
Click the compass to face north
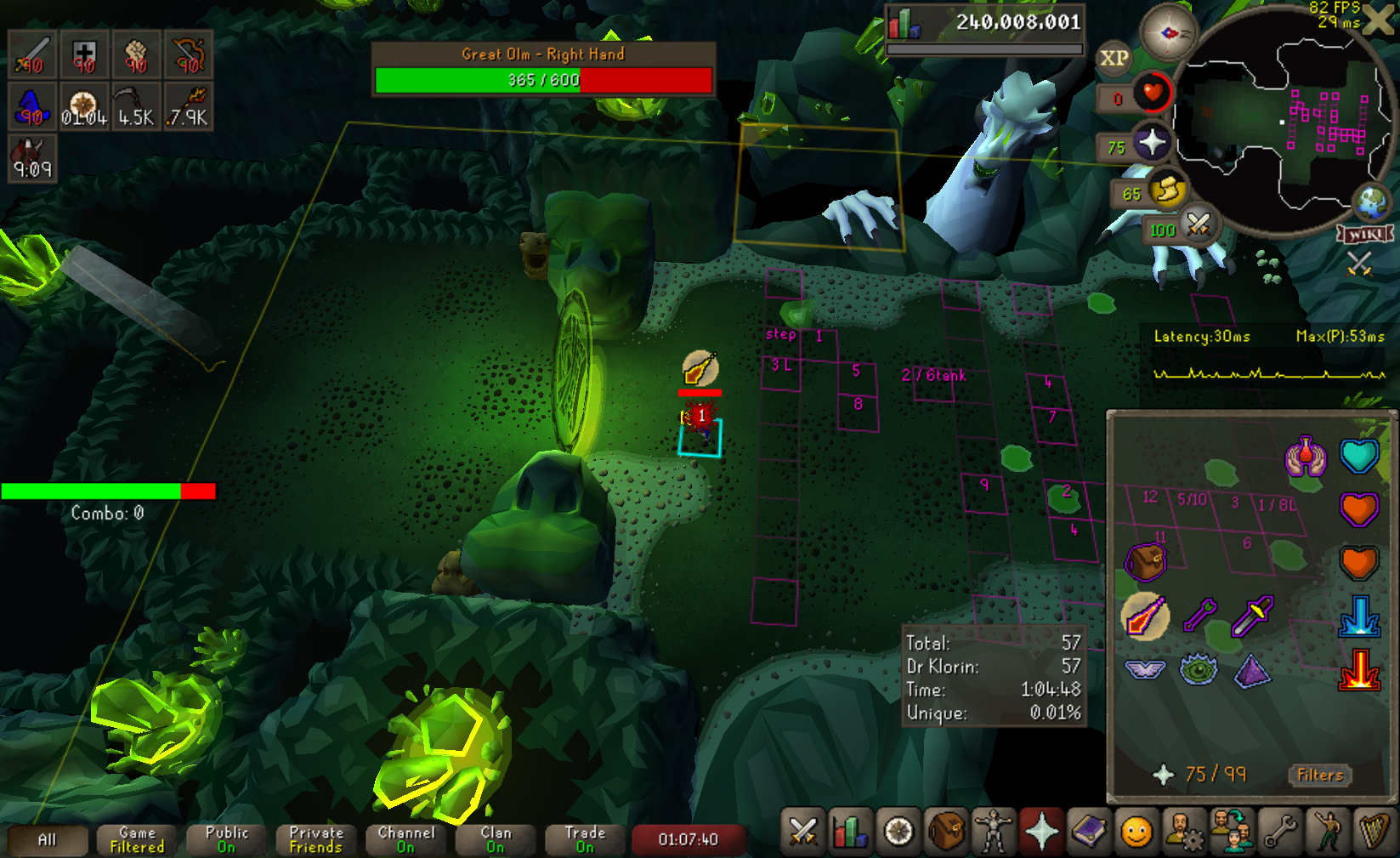point(1169,33)
